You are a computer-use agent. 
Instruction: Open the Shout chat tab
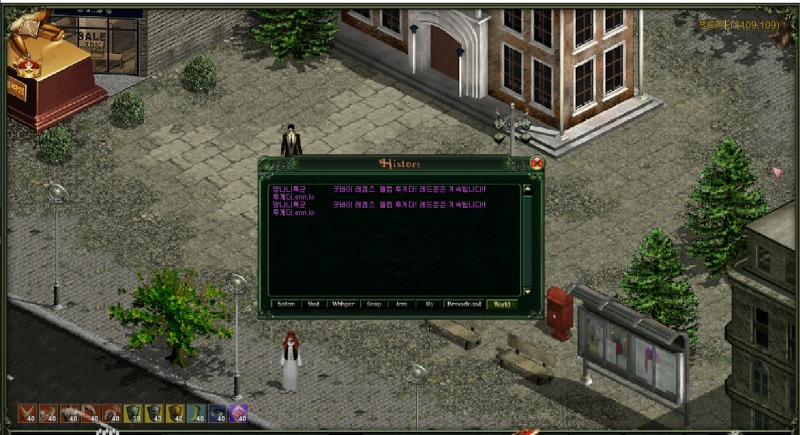[314, 304]
